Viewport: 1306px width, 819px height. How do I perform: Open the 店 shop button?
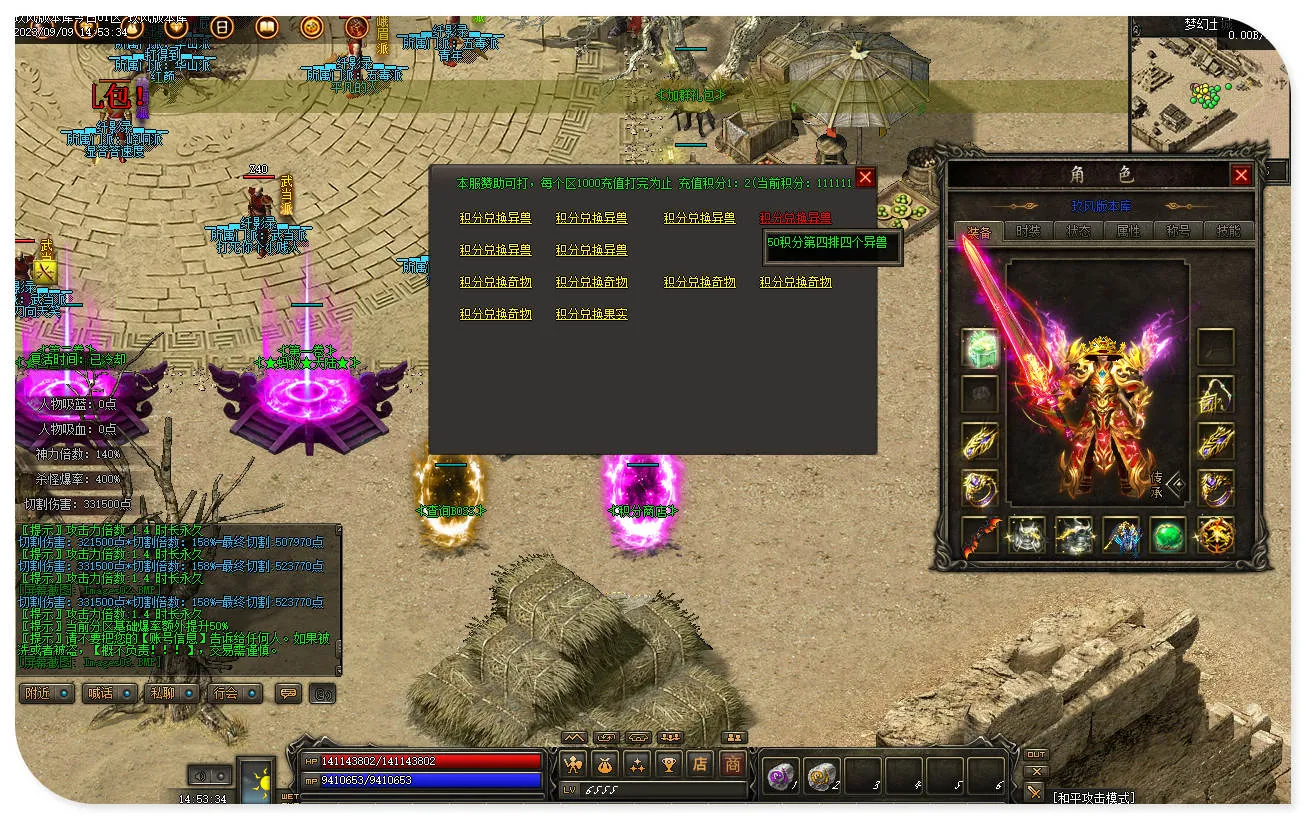[700, 765]
